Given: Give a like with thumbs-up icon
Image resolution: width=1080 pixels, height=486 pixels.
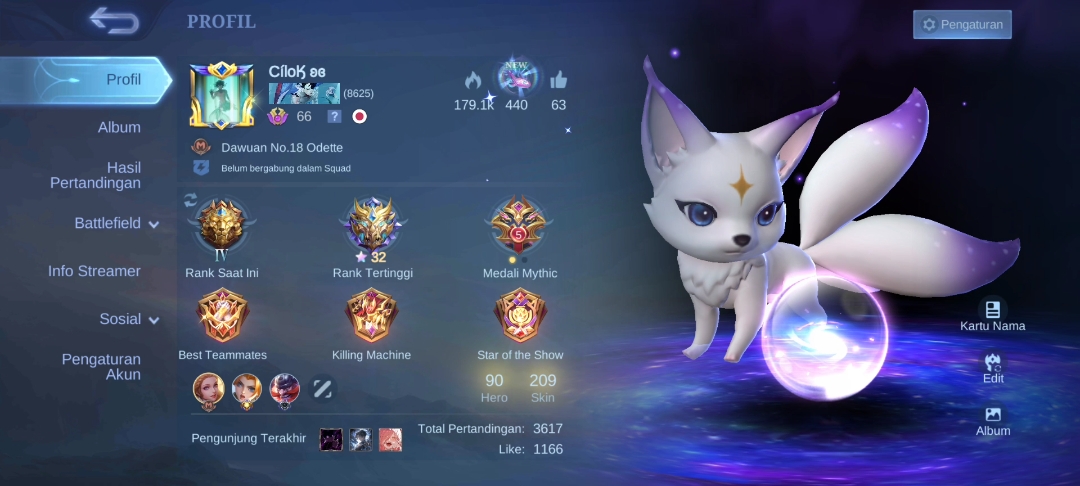Looking at the screenshot, I should [558, 81].
